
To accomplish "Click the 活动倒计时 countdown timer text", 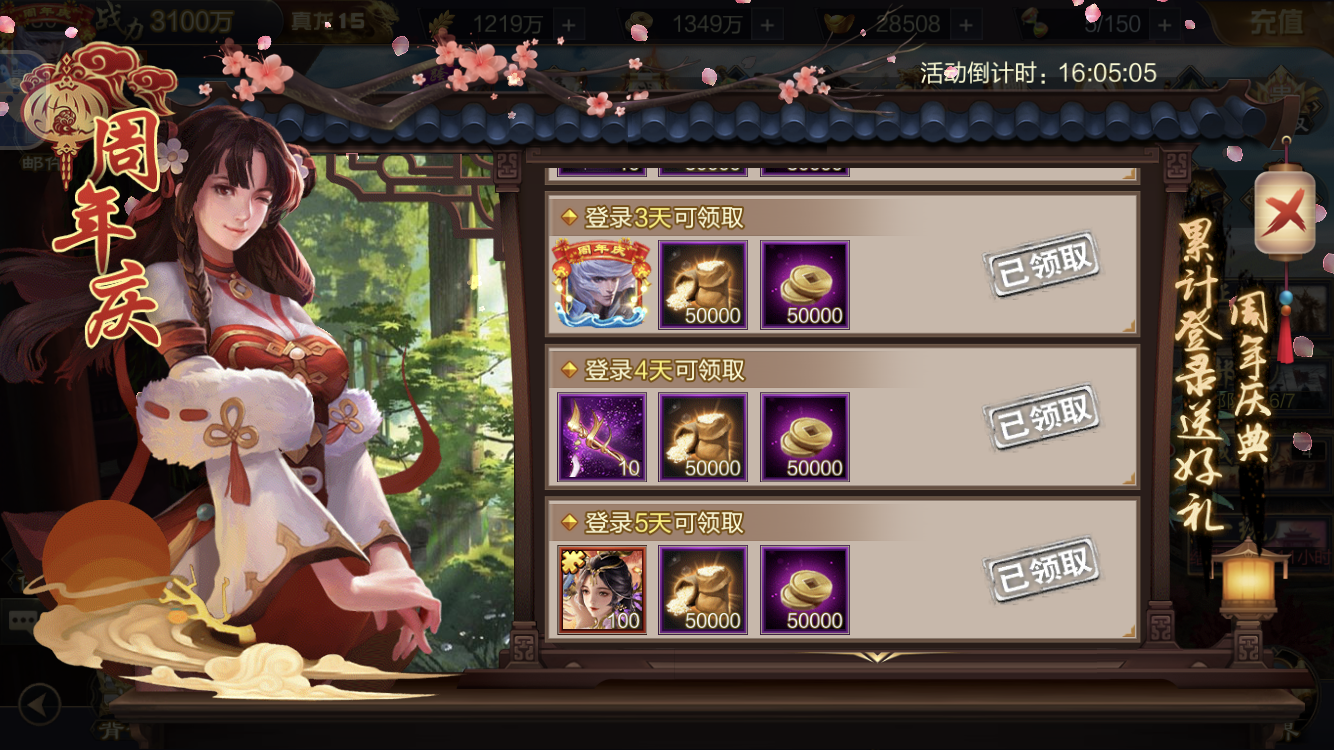I will 1036,72.
